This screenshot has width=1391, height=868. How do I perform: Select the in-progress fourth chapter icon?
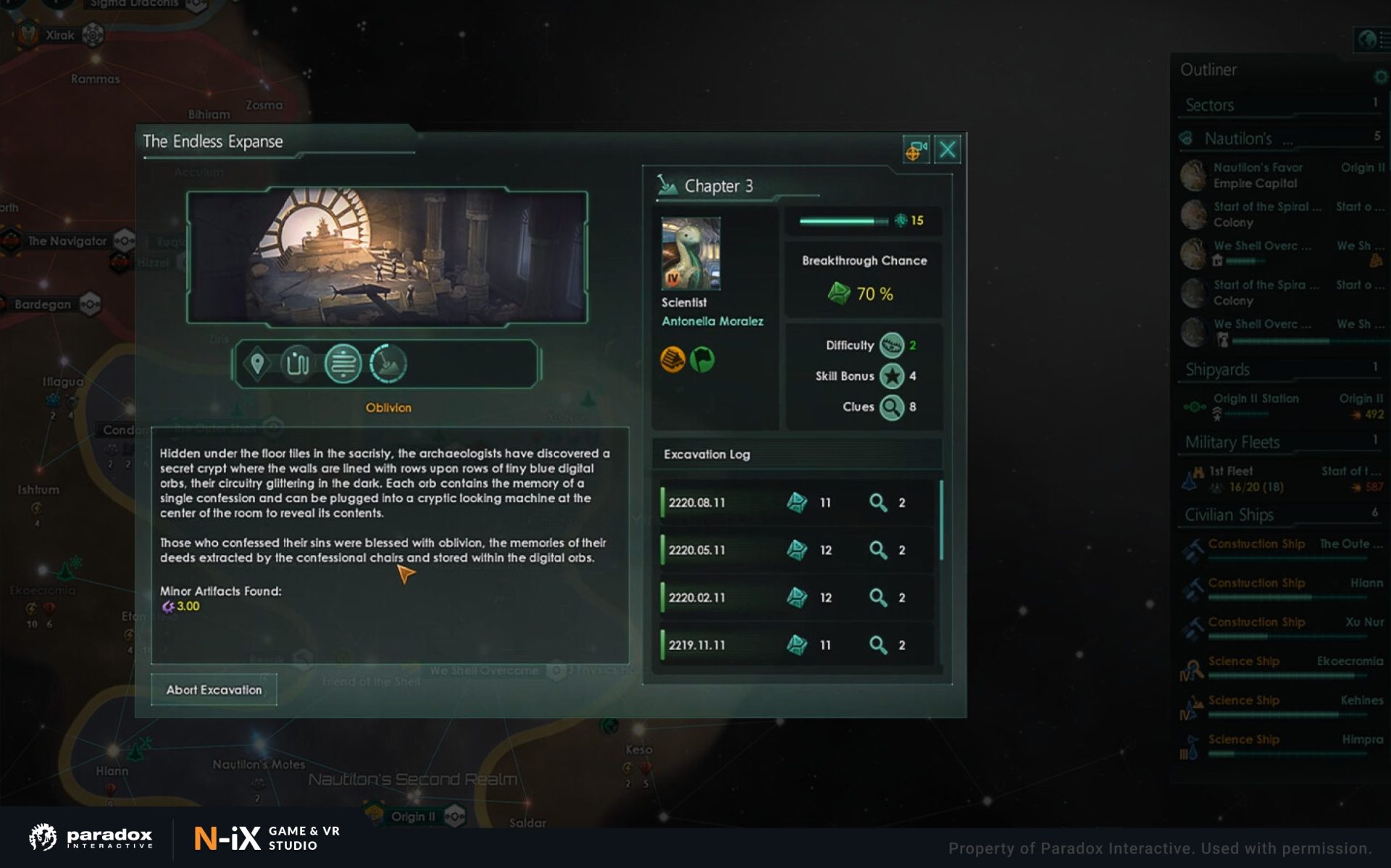(388, 363)
